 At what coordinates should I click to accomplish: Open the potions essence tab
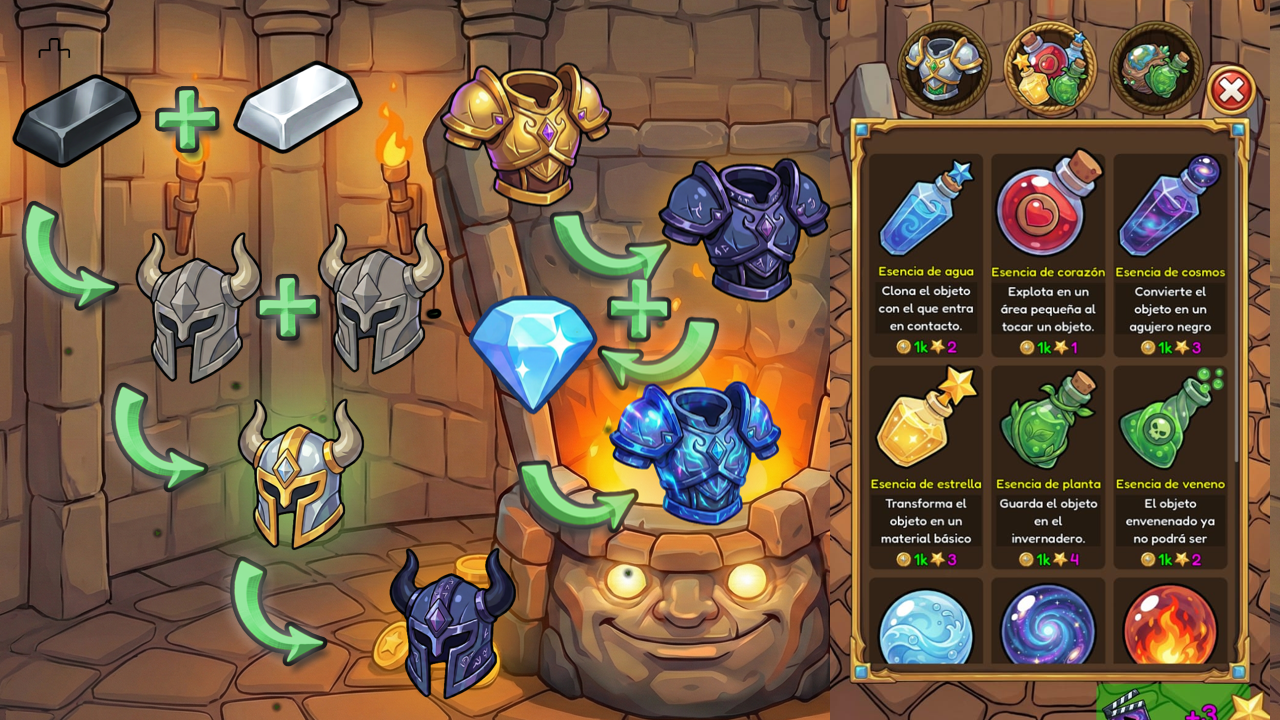click(x=1050, y=68)
